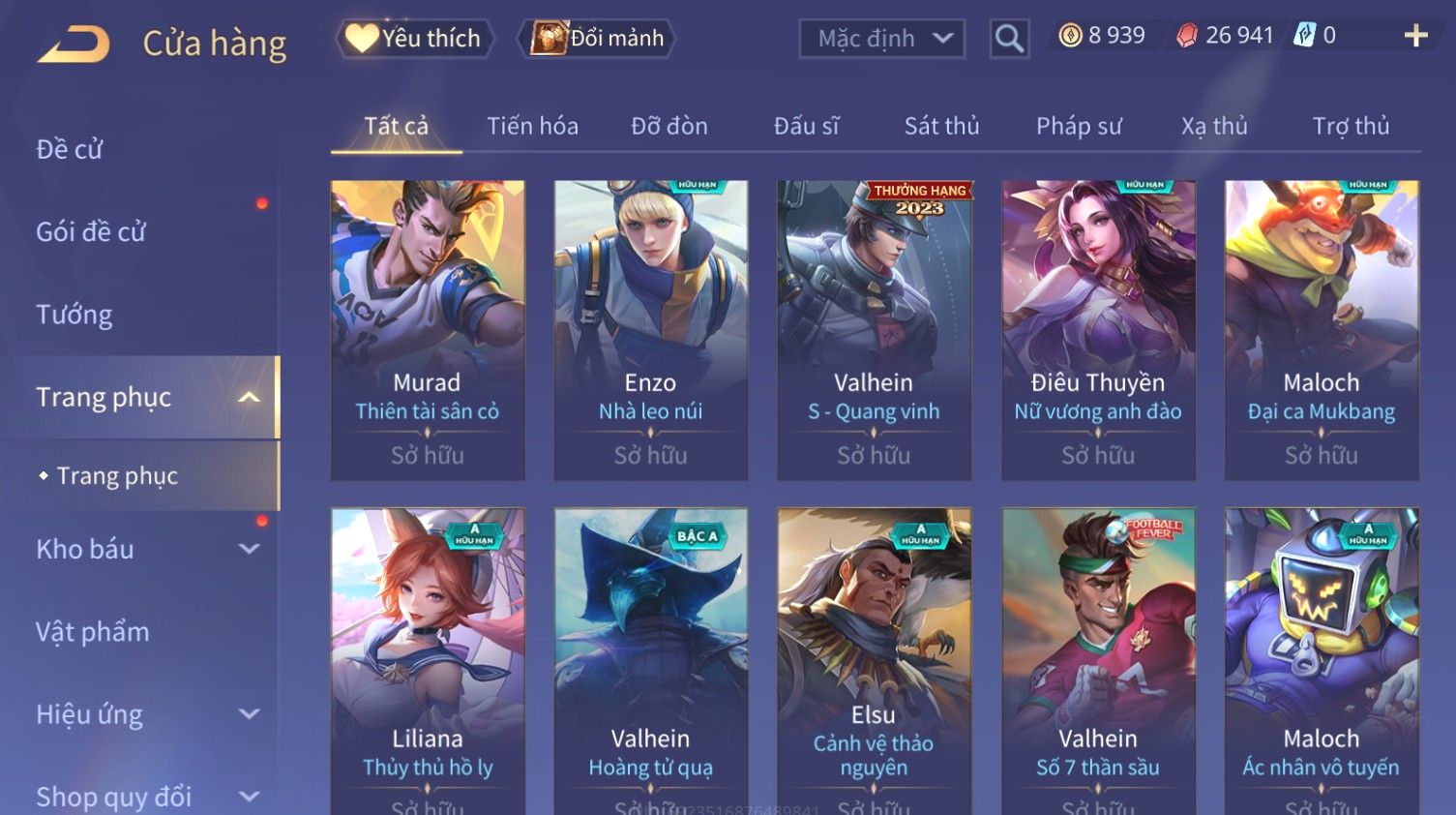Choose the Liliana Thủy thủ hồ ly skin
This screenshot has width=1456, height=815.
tap(428, 658)
